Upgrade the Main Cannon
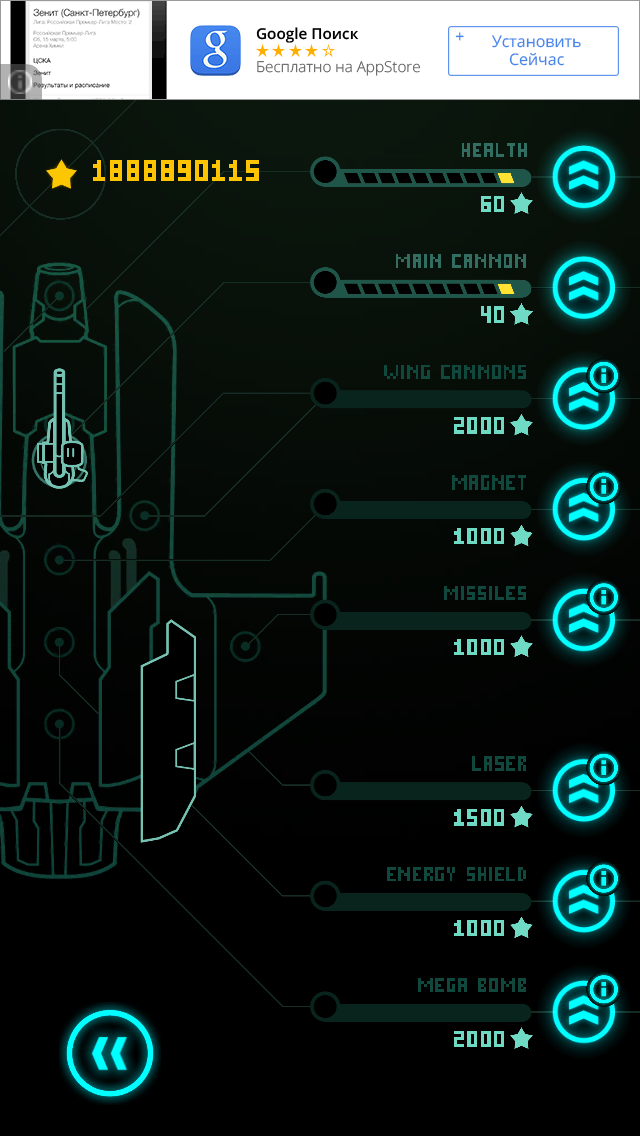 tap(583, 288)
